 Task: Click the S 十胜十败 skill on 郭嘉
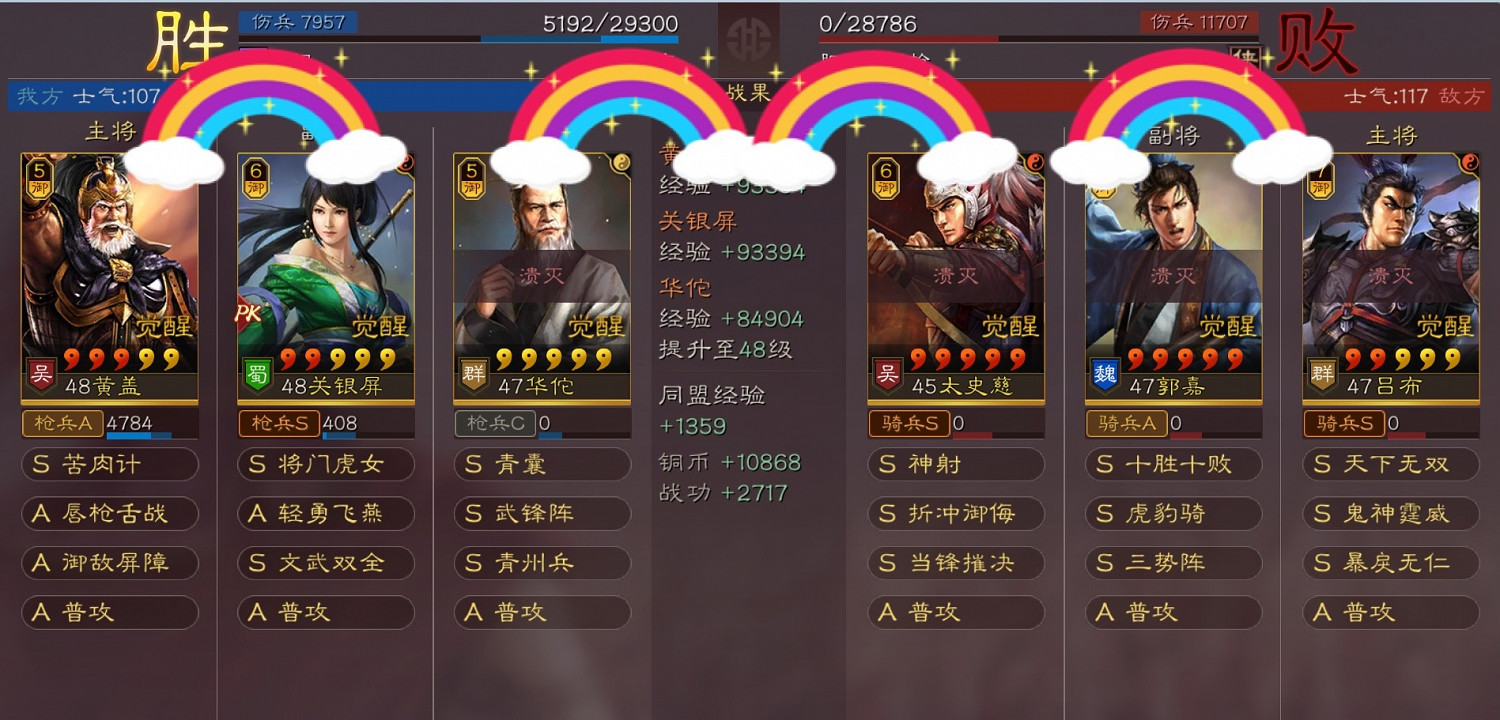[x=1172, y=464]
